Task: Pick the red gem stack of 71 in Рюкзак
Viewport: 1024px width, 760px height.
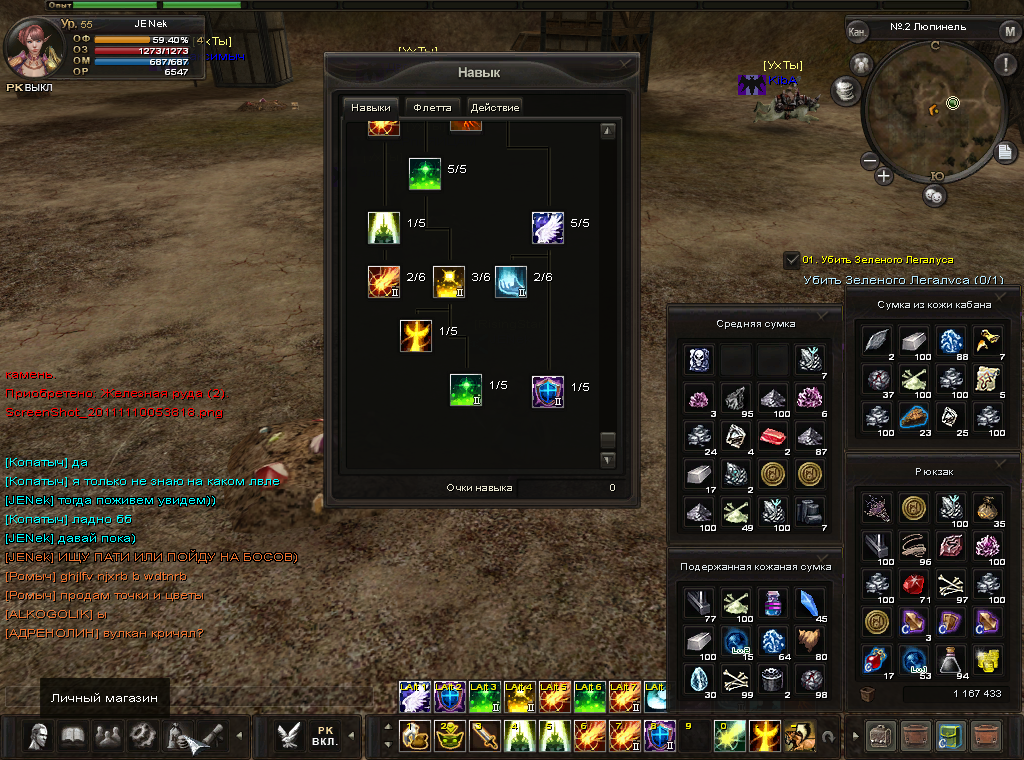Action: [x=913, y=583]
